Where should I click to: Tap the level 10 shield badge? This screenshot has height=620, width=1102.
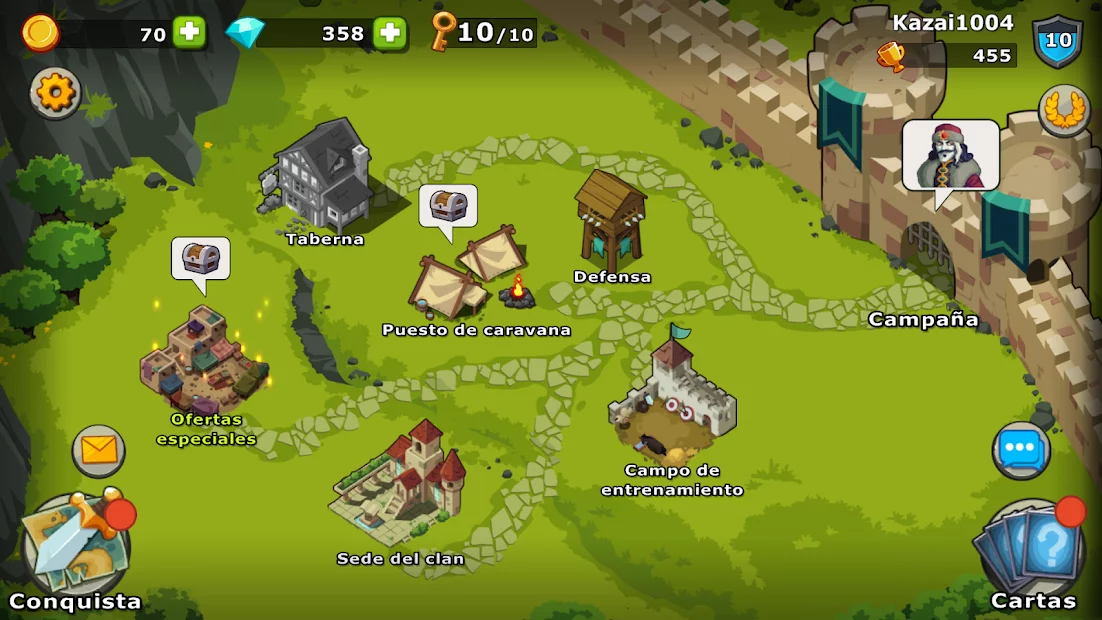point(1057,42)
